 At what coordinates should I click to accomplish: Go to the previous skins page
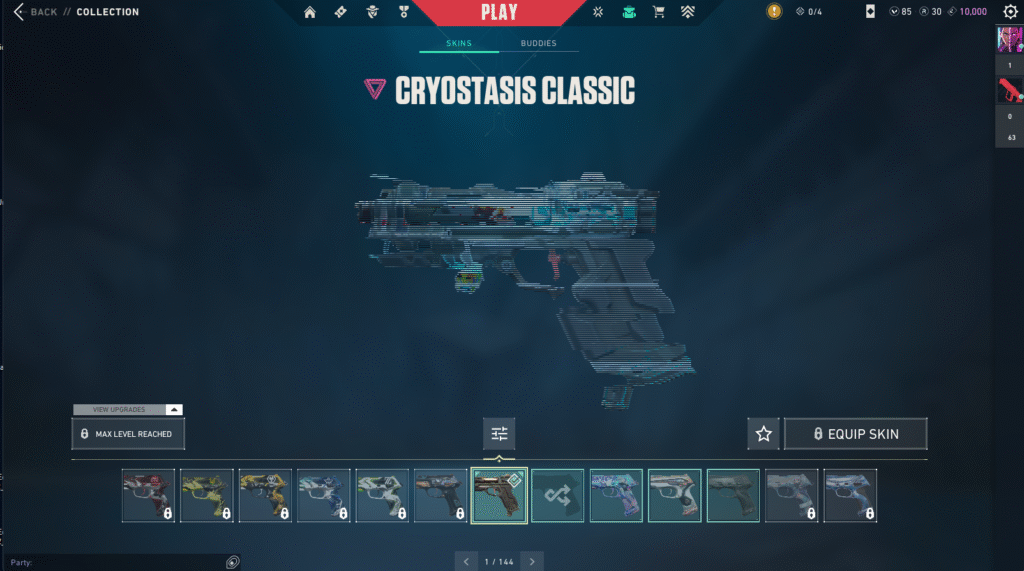coord(466,562)
